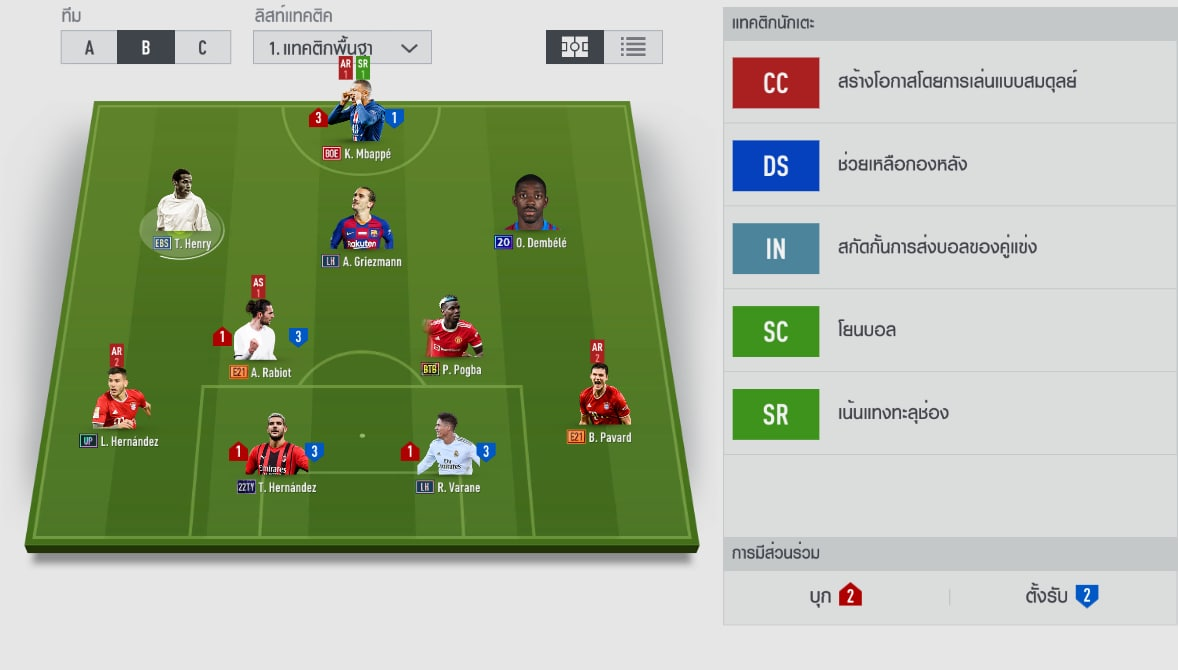
Task: Pick T. Henry on the left wing
Action: pos(183,205)
